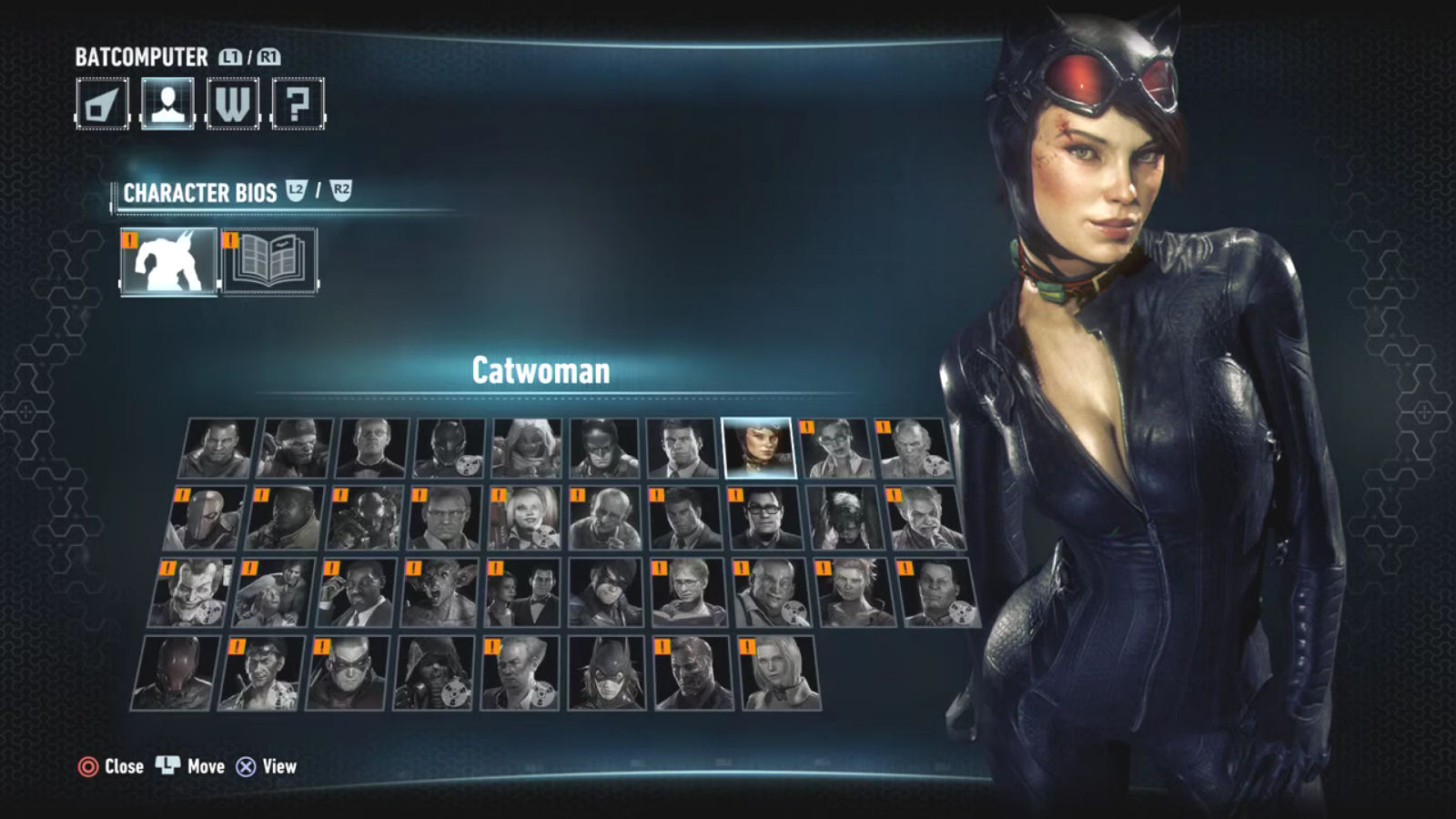
Task: Select the Red Hood helmet portrait
Action: (x=177, y=673)
